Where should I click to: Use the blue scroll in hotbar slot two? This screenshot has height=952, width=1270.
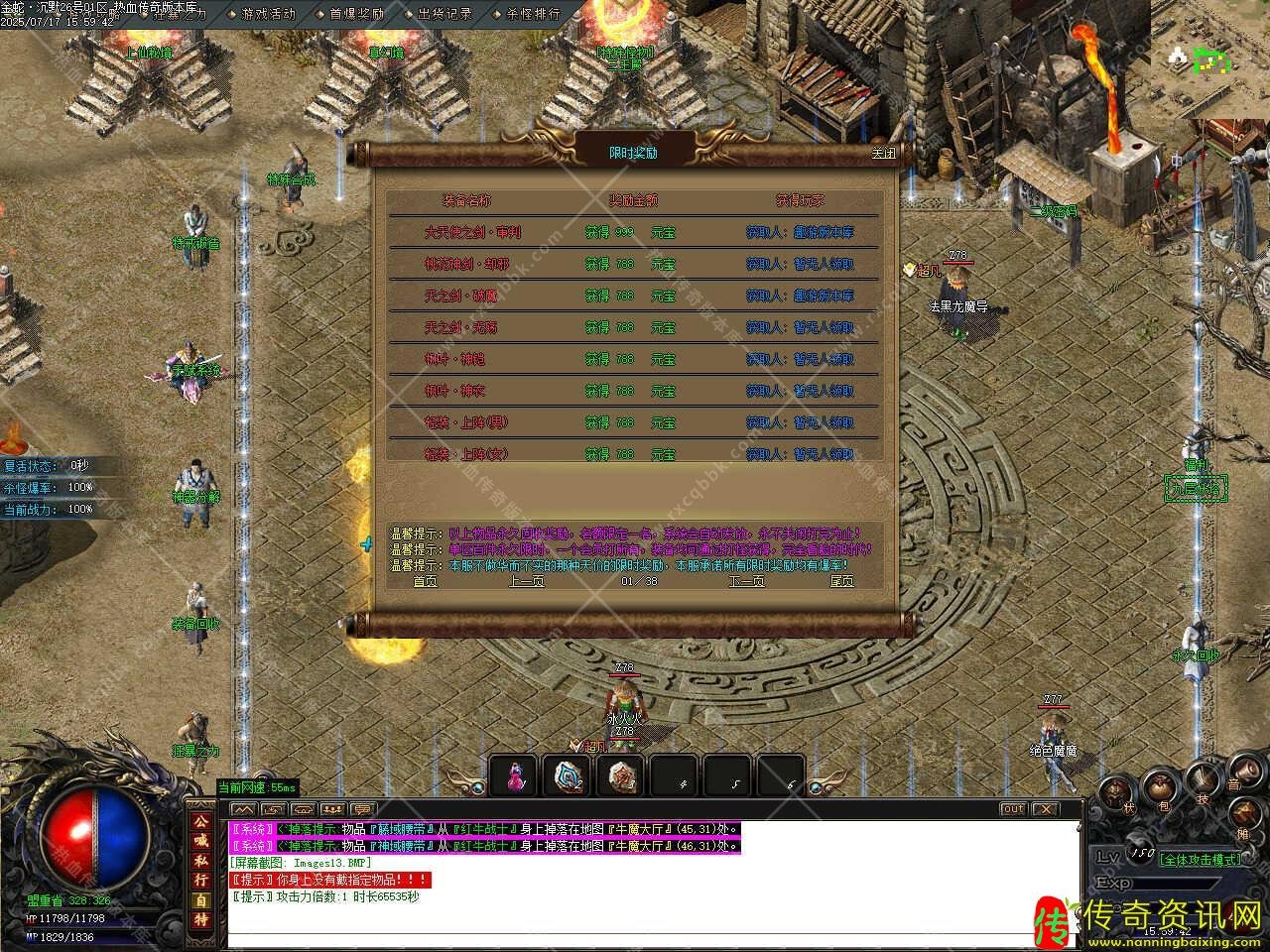(x=568, y=775)
